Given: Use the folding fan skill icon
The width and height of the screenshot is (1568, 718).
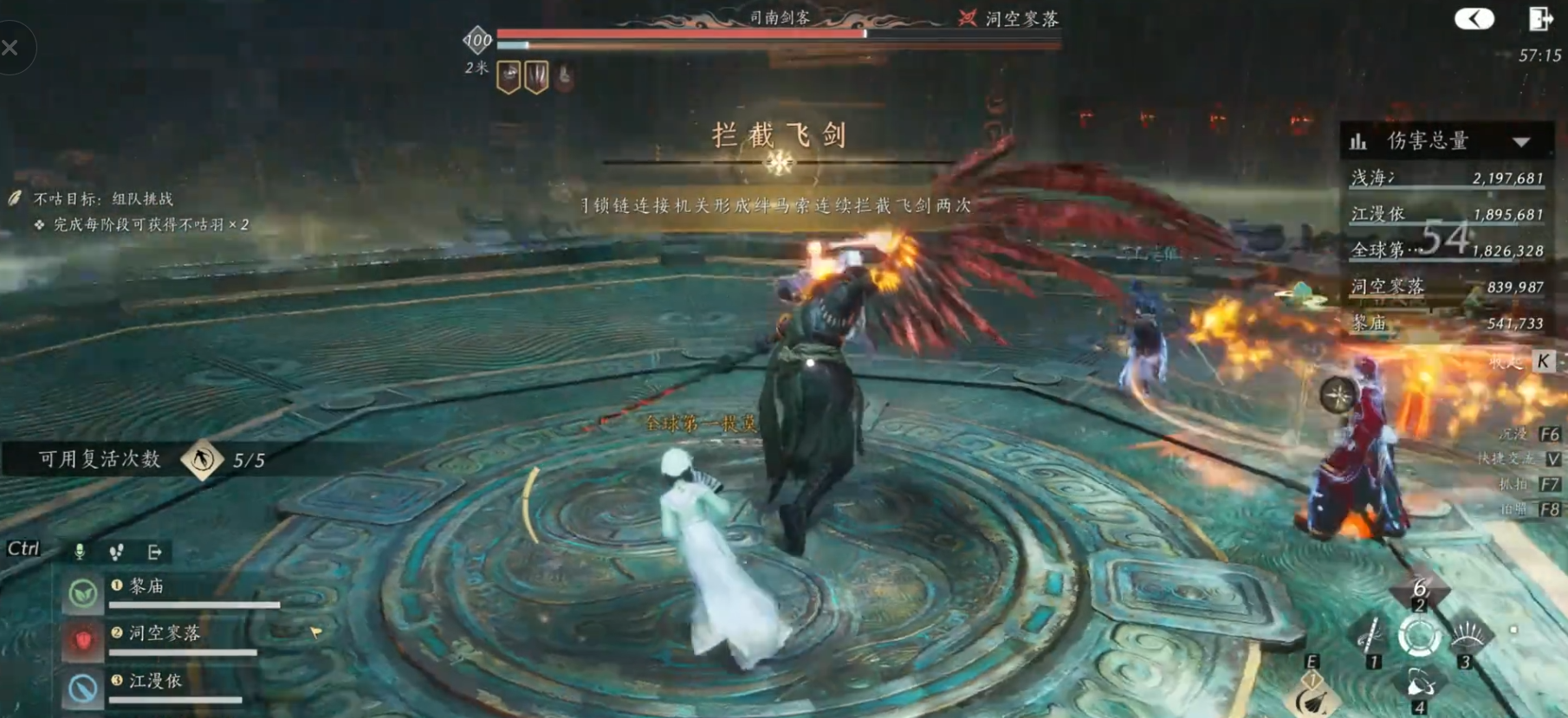Looking at the screenshot, I should 1315,699.
